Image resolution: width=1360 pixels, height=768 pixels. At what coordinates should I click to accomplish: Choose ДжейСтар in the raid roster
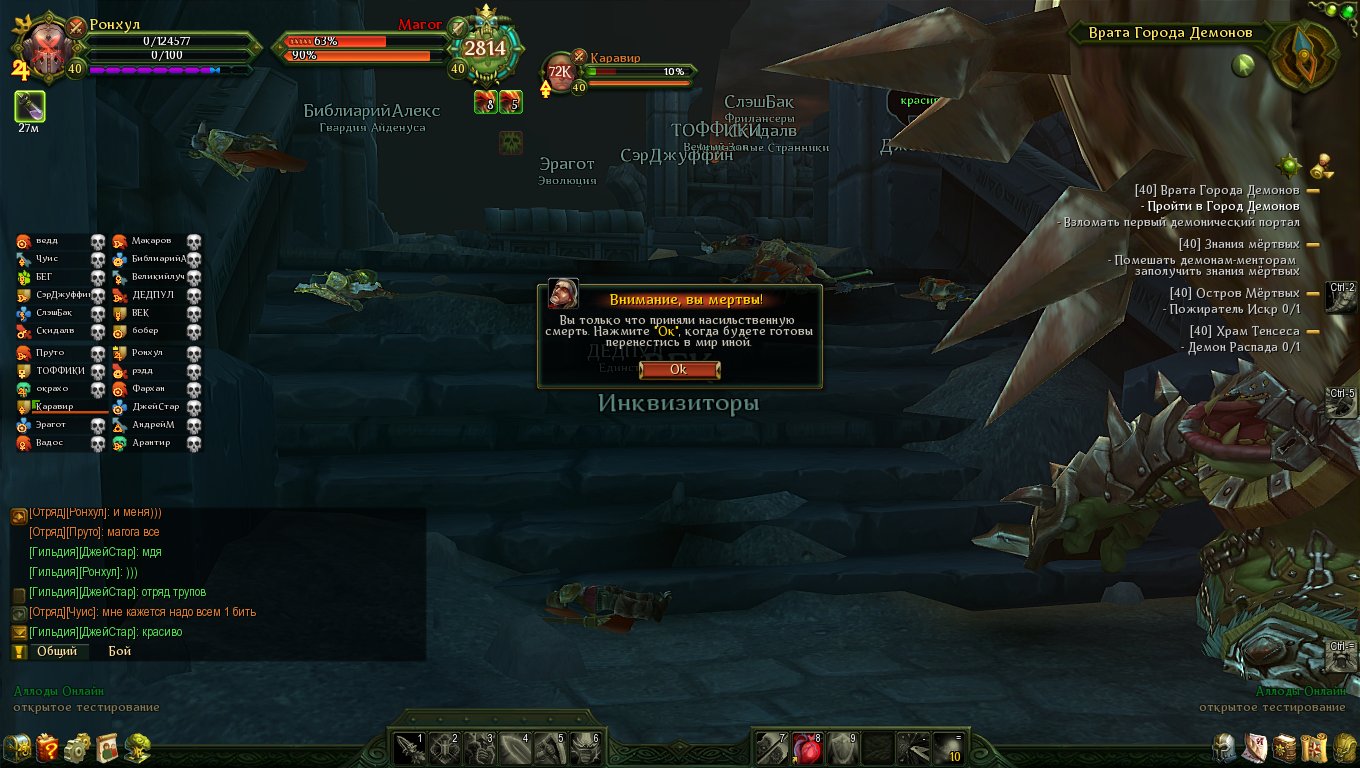tap(154, 407)
